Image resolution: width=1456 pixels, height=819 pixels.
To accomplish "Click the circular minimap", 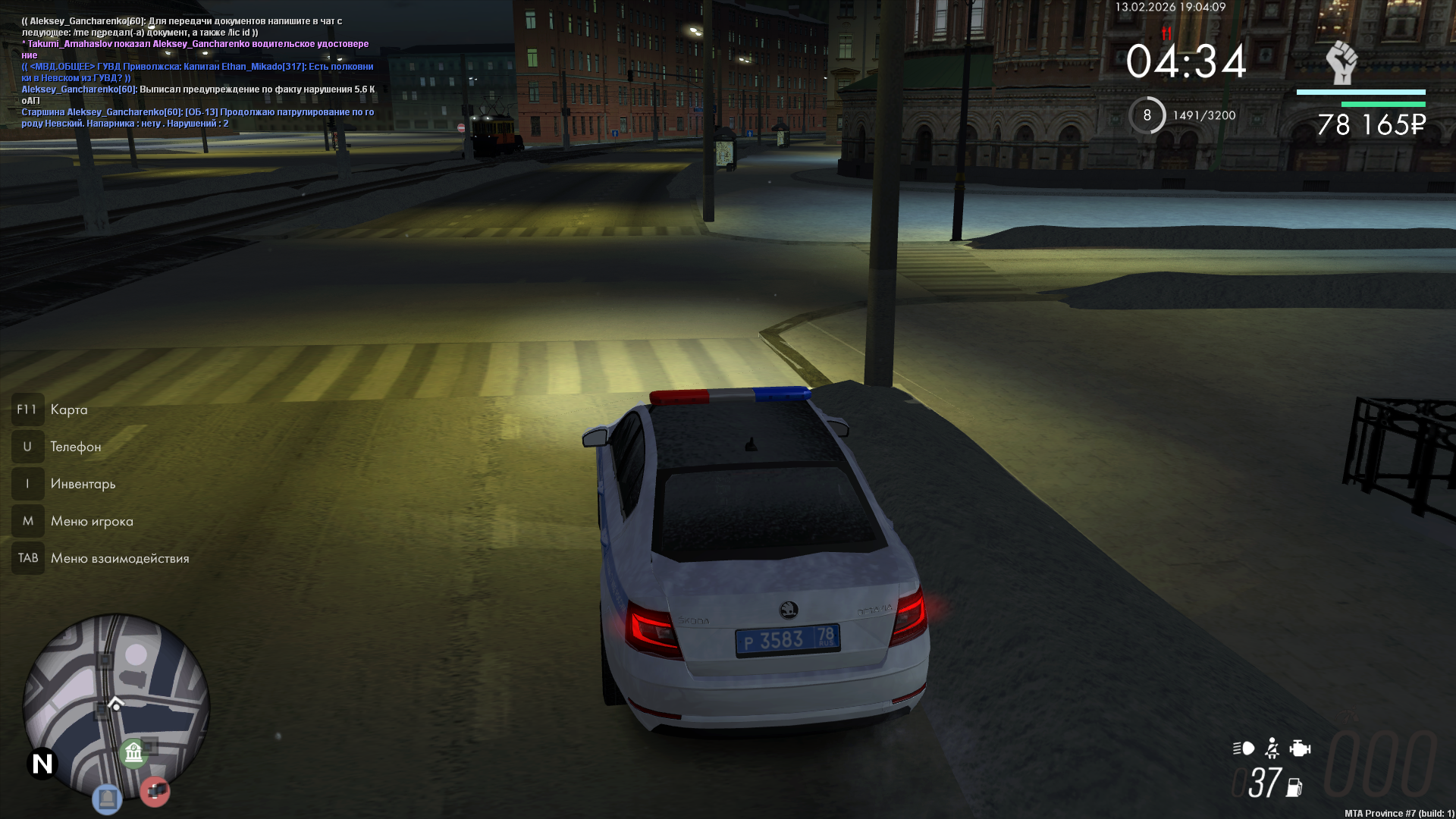I will (x=115, y=705).
